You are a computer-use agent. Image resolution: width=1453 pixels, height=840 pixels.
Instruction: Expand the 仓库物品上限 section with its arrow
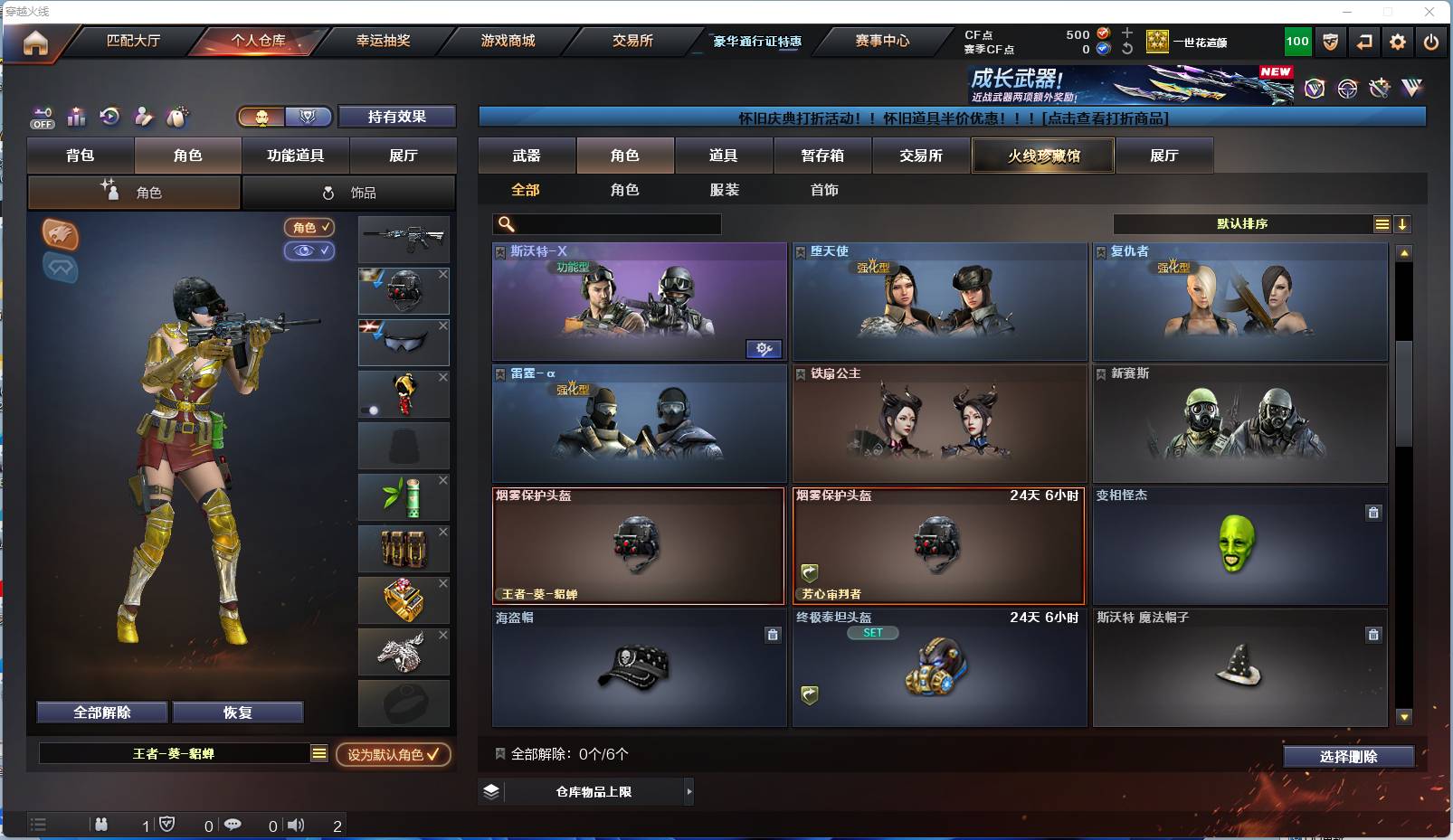(x=689, y=790)
